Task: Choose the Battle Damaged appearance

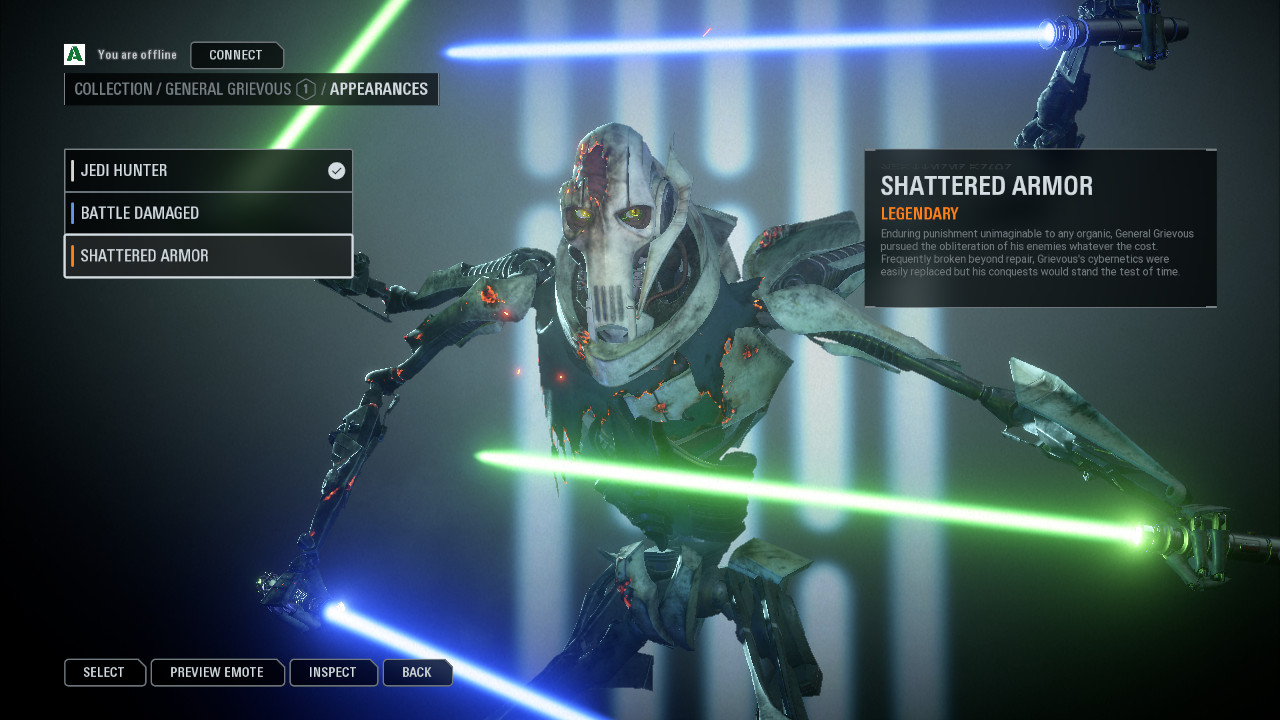Action: (208, 213)
